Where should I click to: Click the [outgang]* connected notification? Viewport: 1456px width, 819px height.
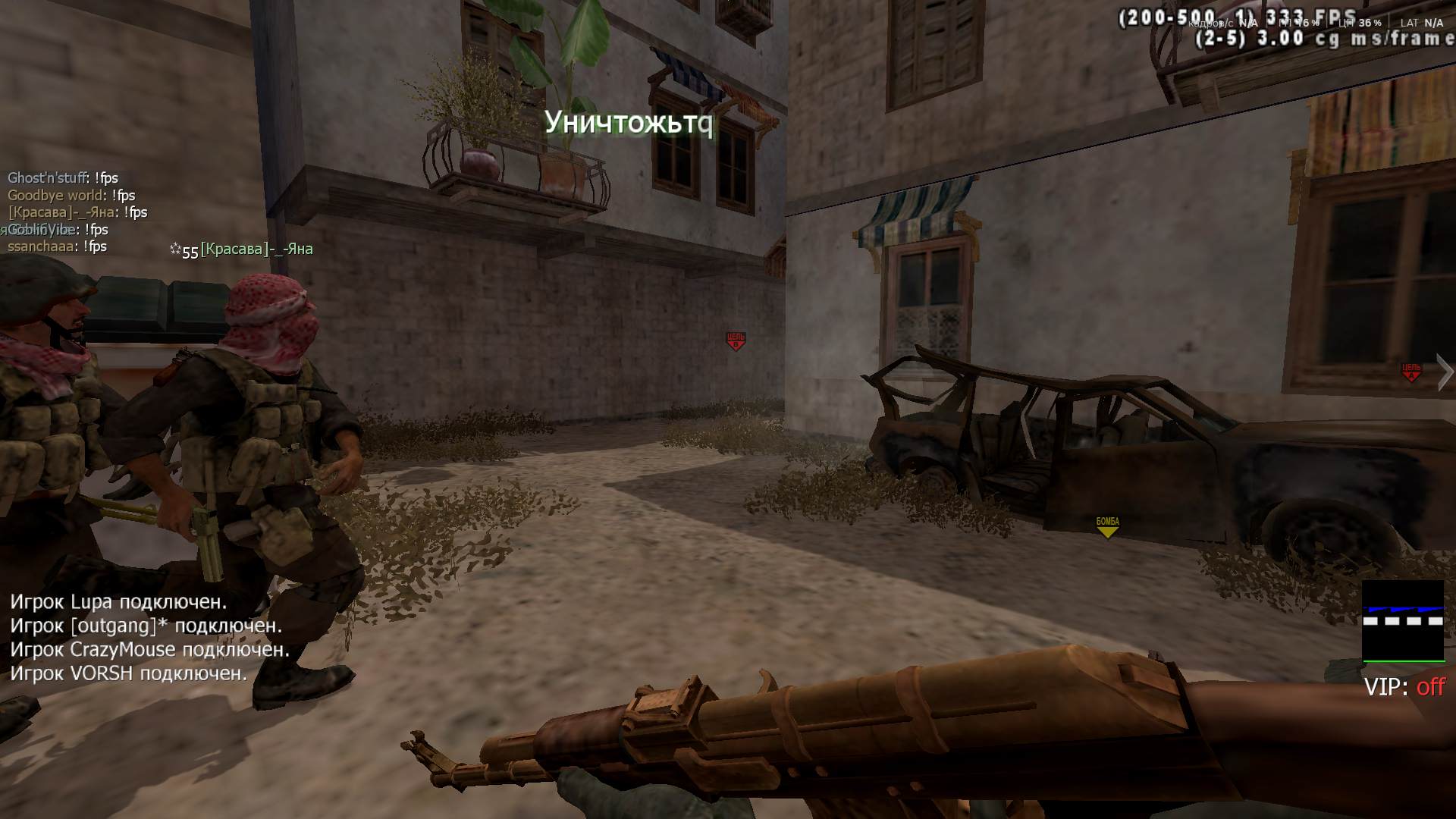pos(146,626)
